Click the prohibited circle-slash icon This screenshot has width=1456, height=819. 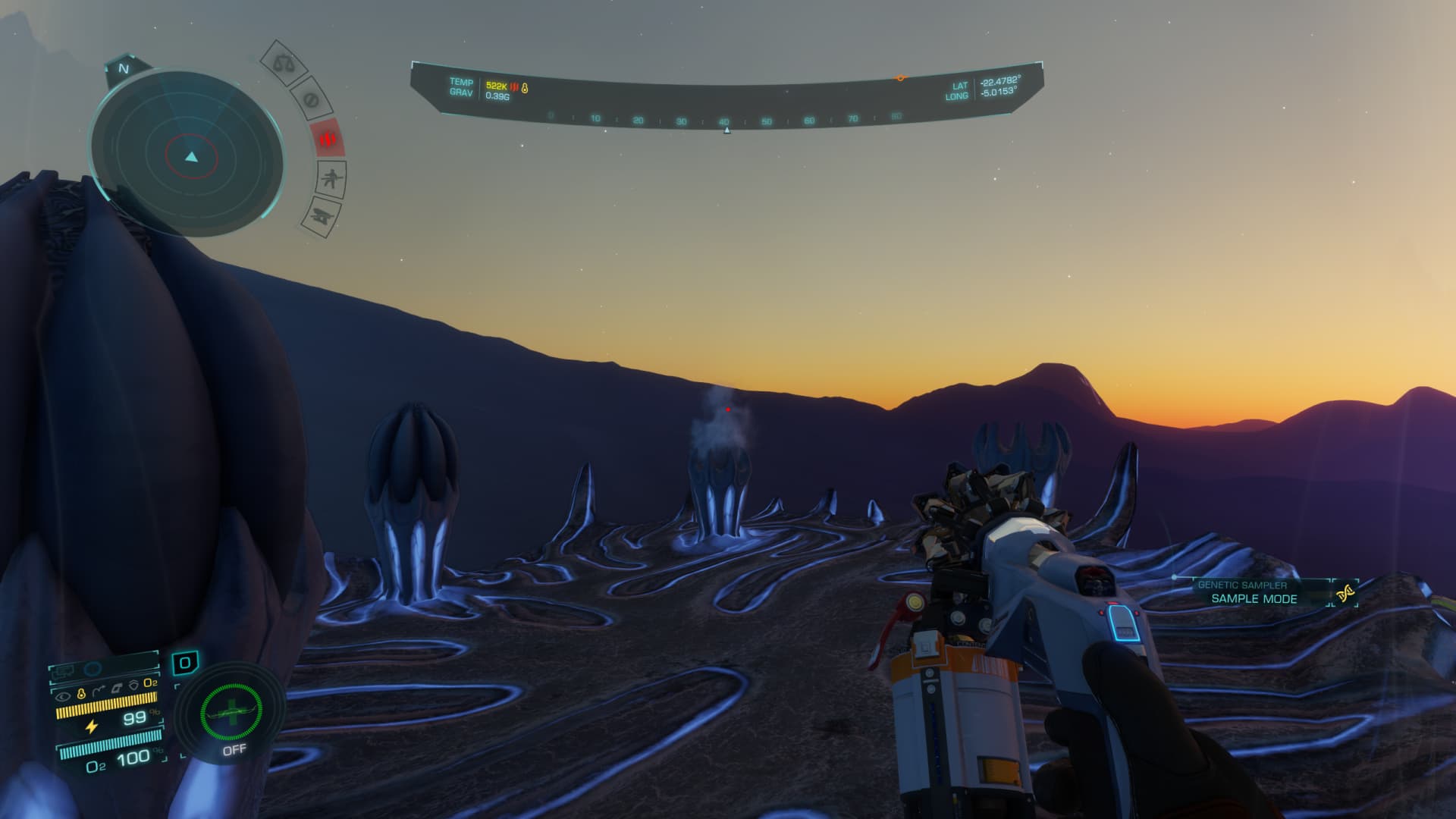tap(311, 99)
